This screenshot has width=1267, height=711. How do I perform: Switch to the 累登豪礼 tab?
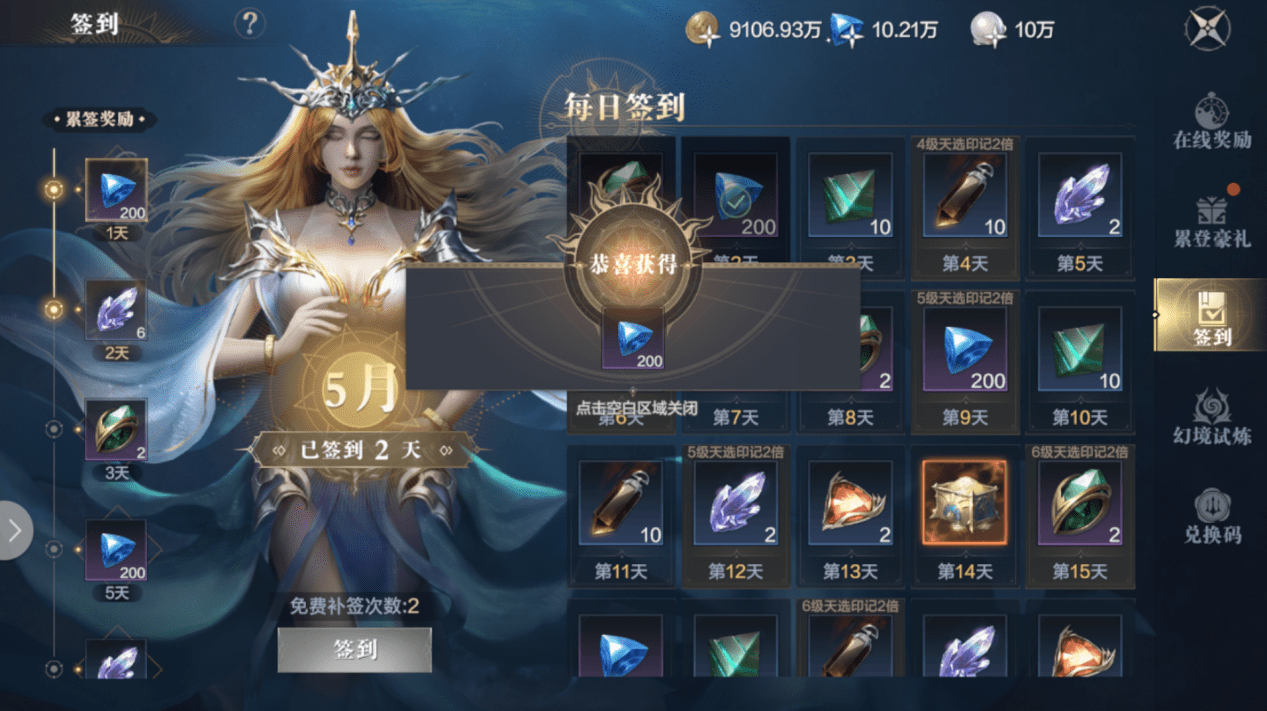[1211, 220]
